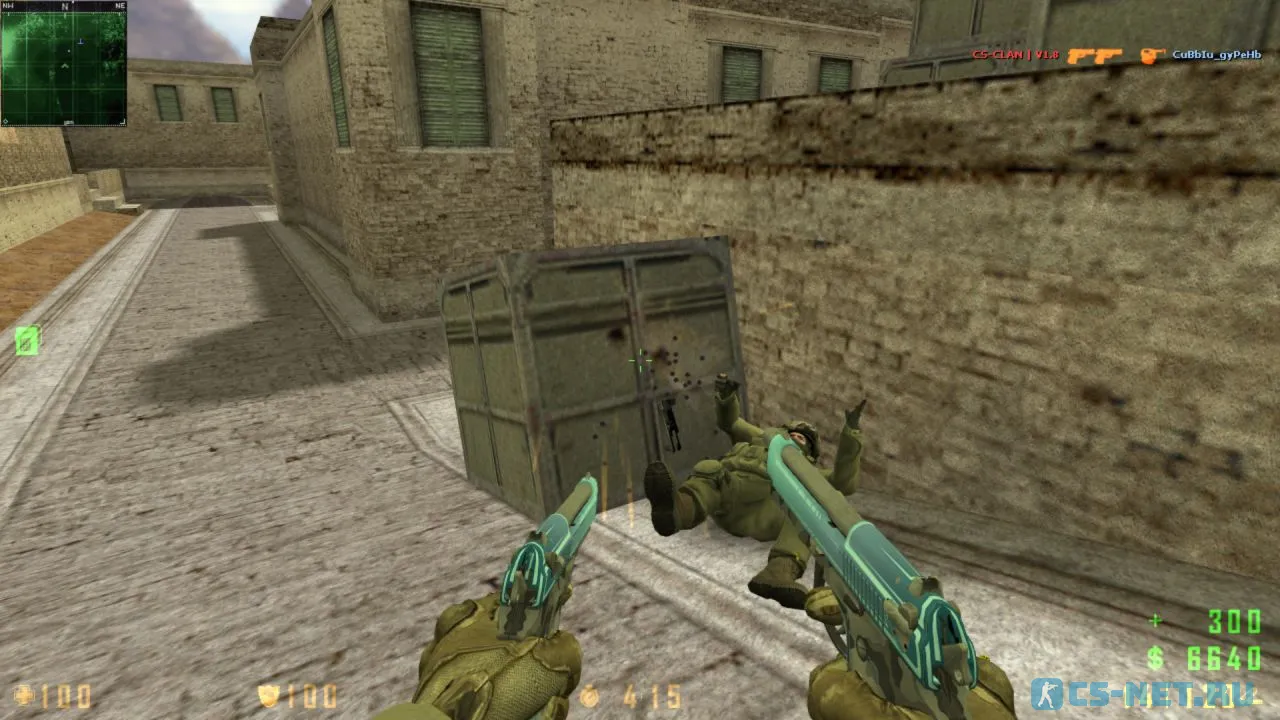Click the health cross icon
This screenshot has width=1280, height=720.
click(25, 695)
